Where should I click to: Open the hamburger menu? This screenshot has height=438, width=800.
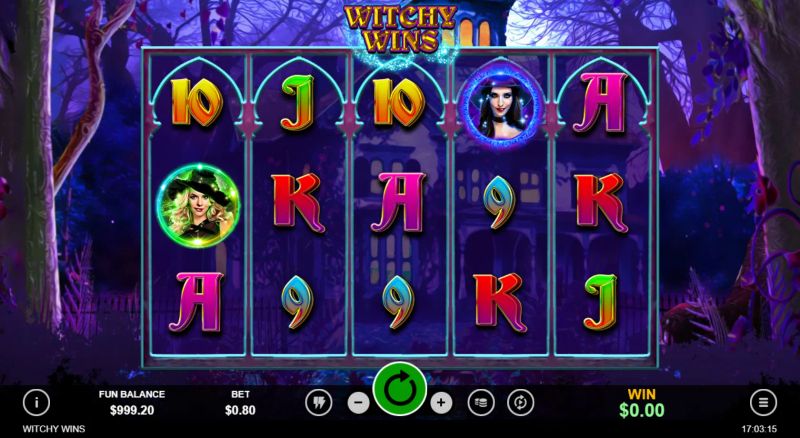pos(763,403)
